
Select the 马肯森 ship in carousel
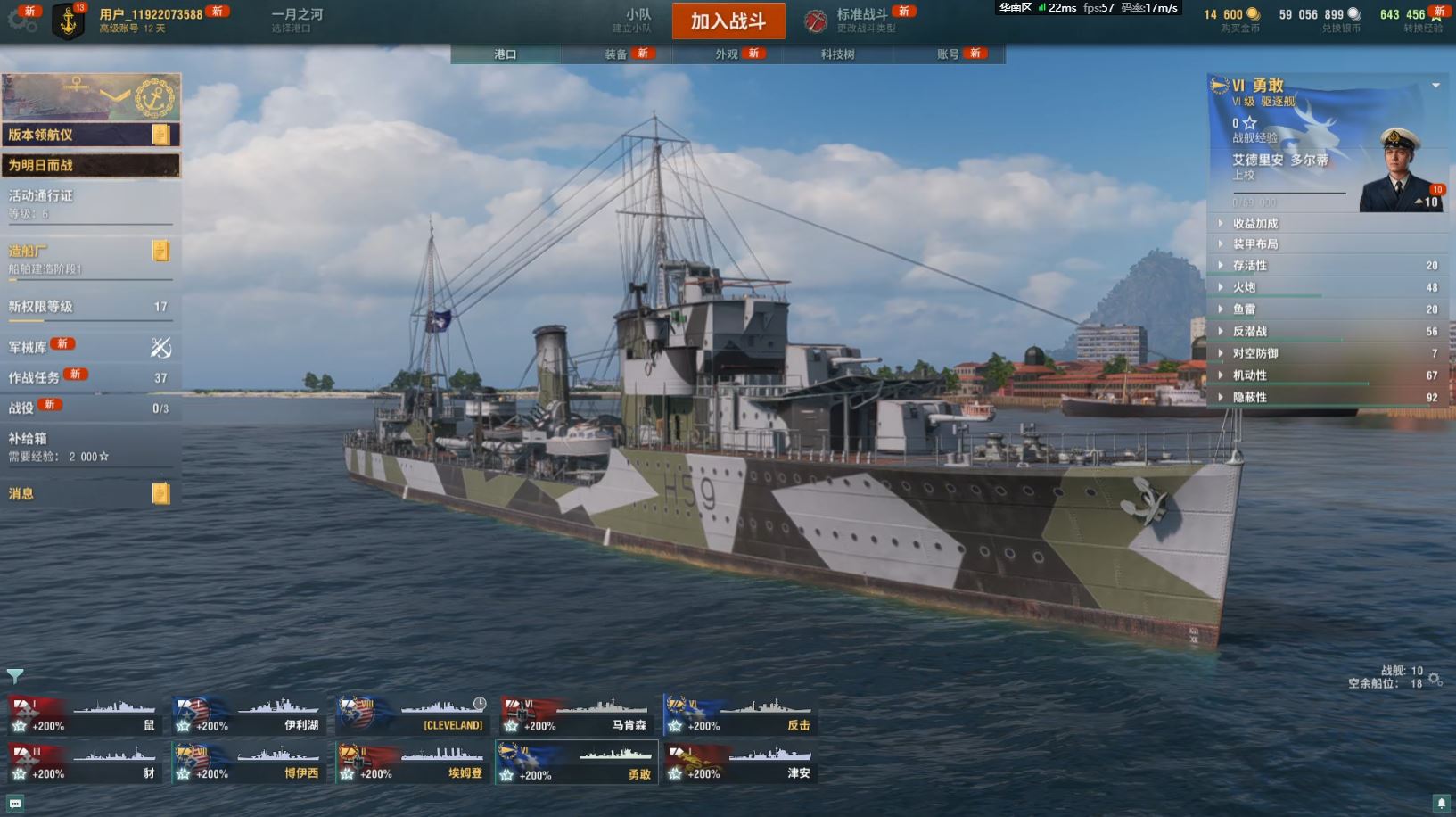pos(576,715)
